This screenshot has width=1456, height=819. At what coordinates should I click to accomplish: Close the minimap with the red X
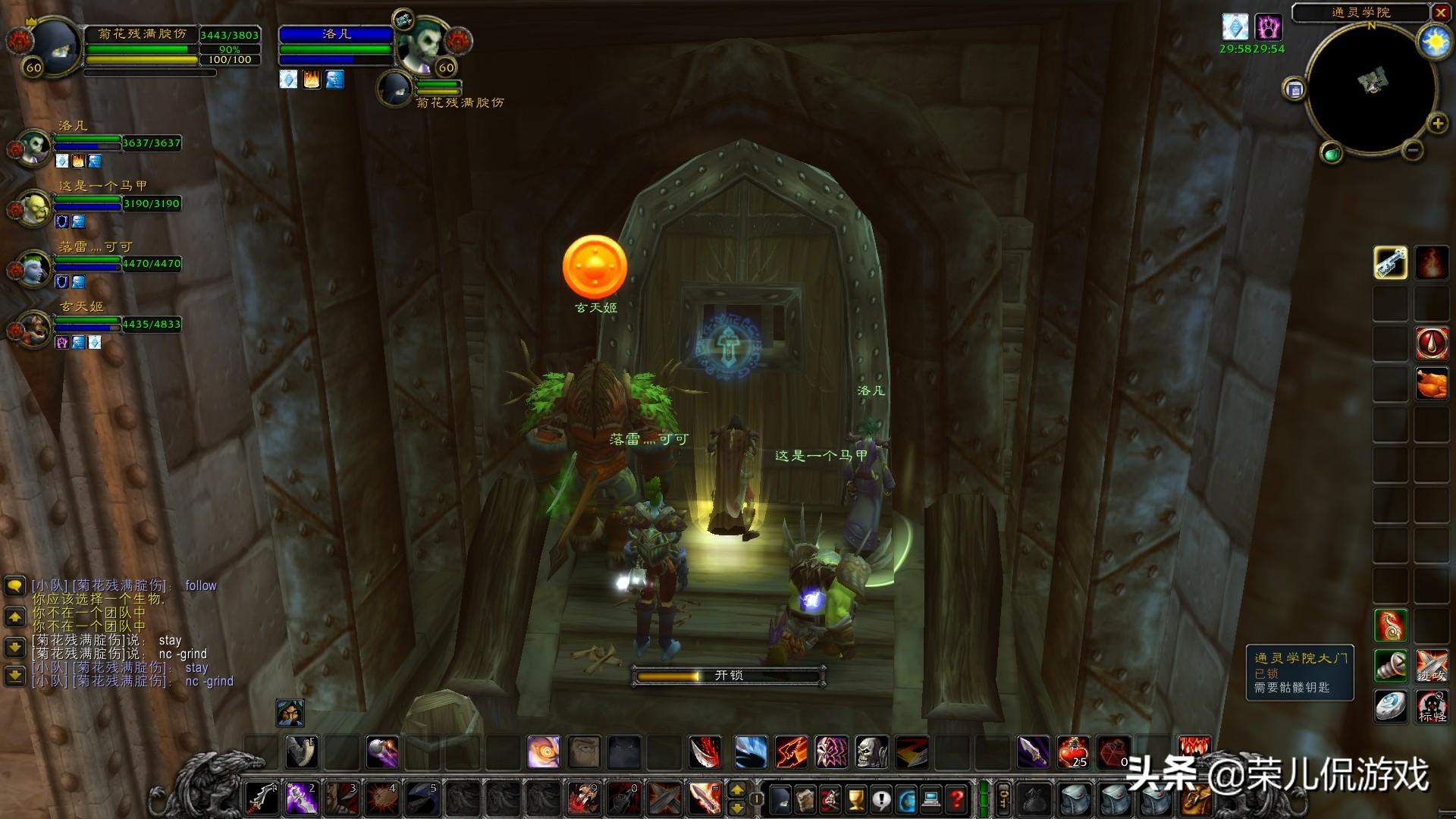point(1440,12)
